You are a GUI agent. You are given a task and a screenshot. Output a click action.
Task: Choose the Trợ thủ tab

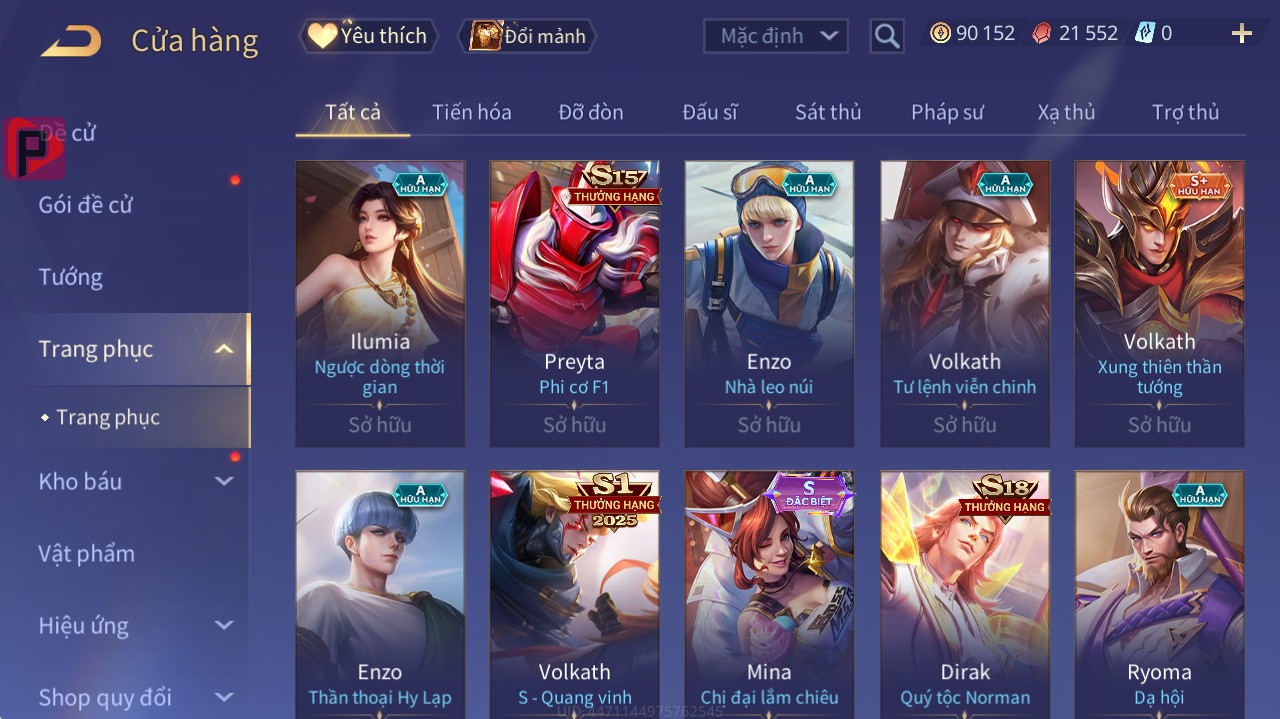pyautogui.click(x=1185, y=112)
